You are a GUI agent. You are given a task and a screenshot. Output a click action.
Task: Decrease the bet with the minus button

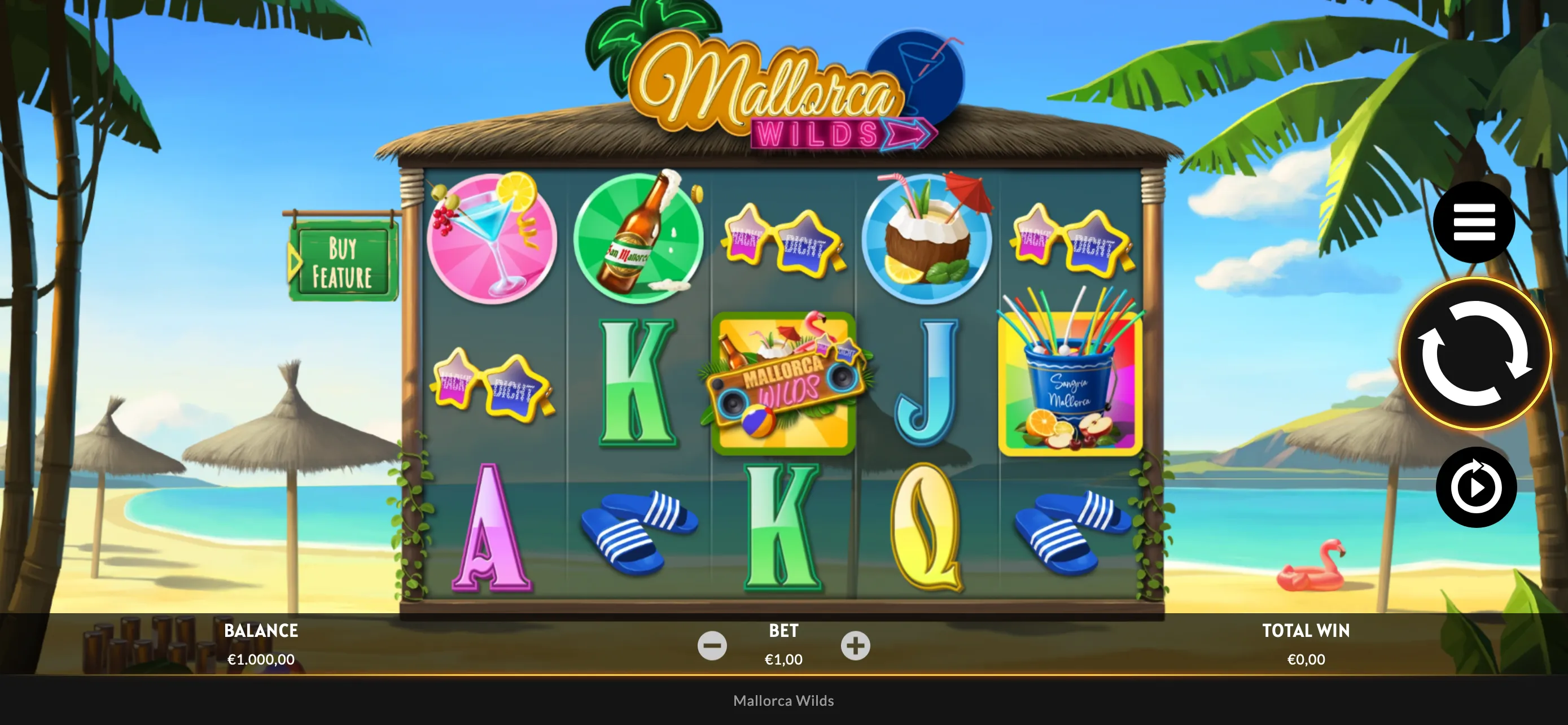(712, 645)
